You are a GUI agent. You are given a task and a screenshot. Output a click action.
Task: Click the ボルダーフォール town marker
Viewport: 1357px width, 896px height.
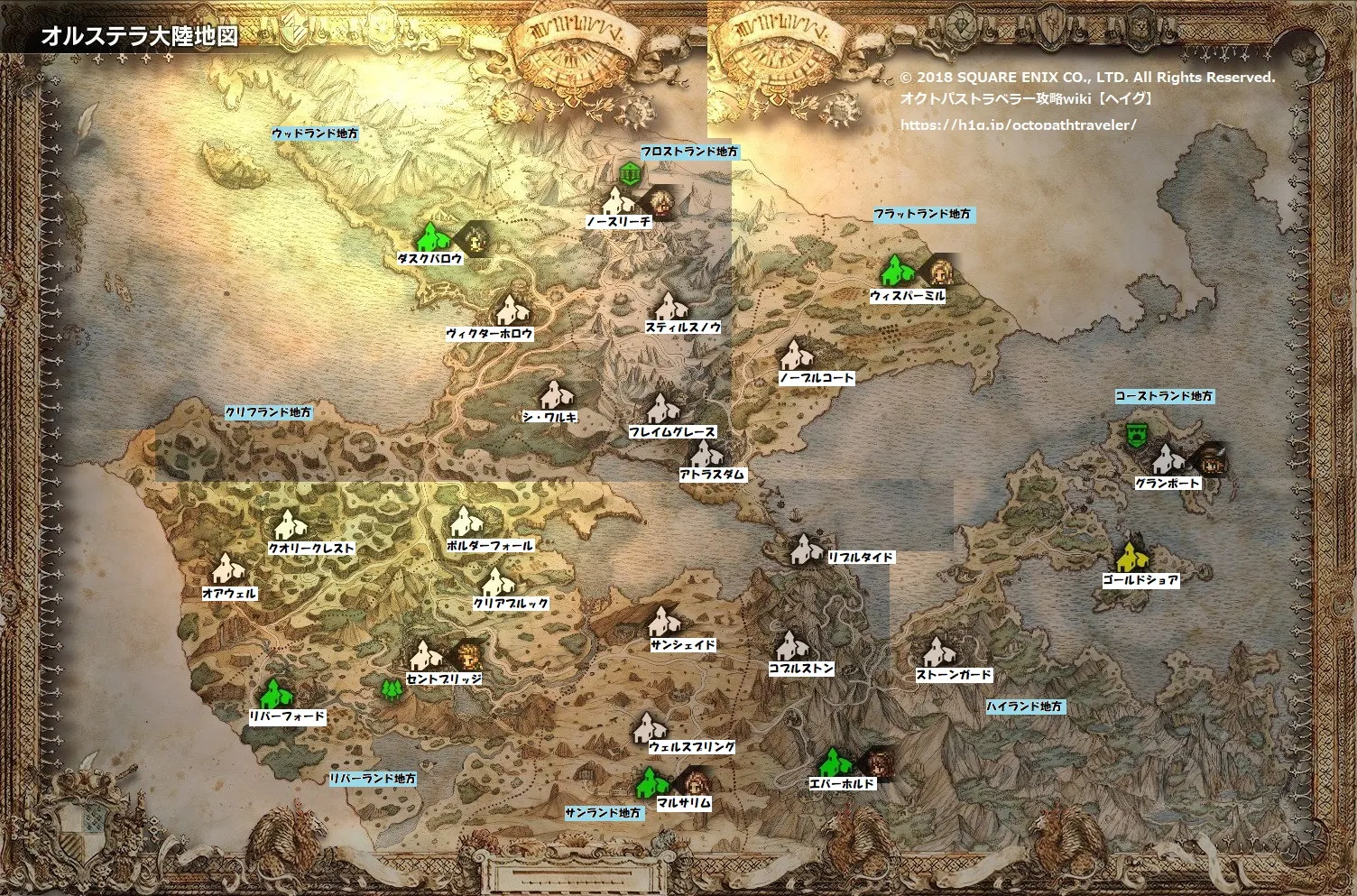(466, 523)
